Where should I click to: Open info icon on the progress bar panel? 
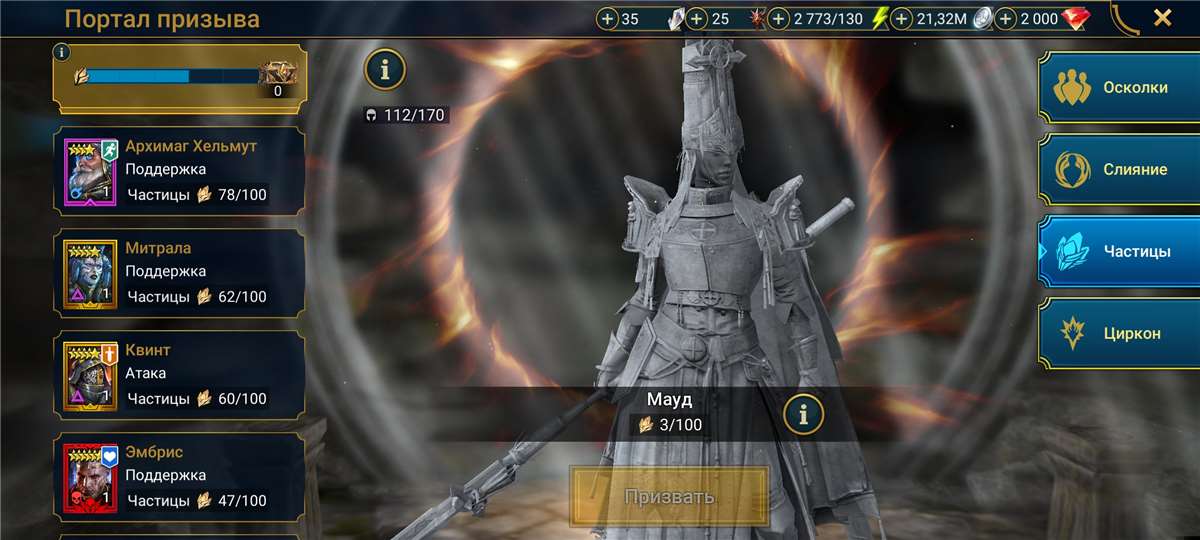(x=63, y=52)
